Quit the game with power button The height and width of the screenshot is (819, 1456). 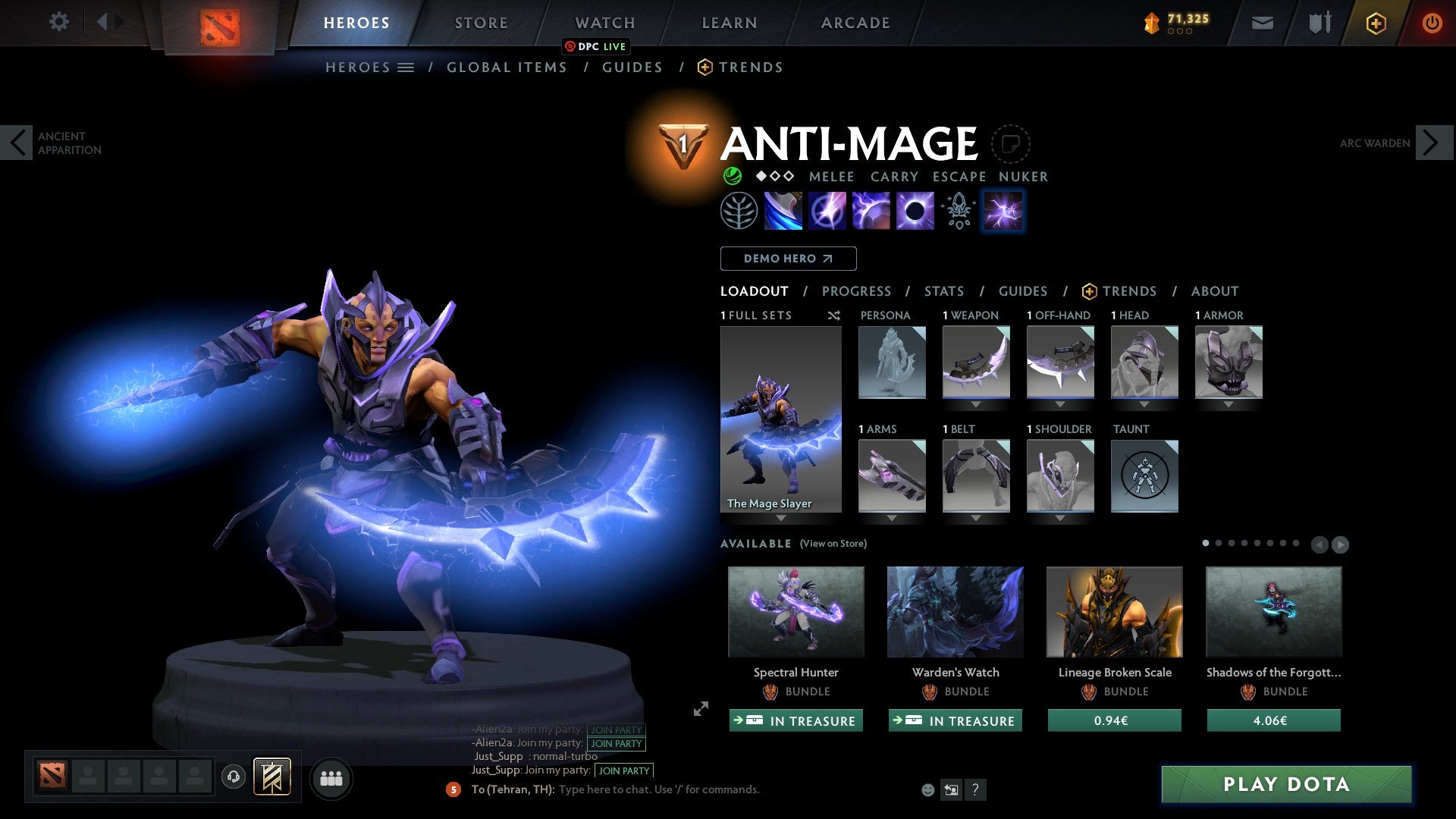coord(1431,23)
